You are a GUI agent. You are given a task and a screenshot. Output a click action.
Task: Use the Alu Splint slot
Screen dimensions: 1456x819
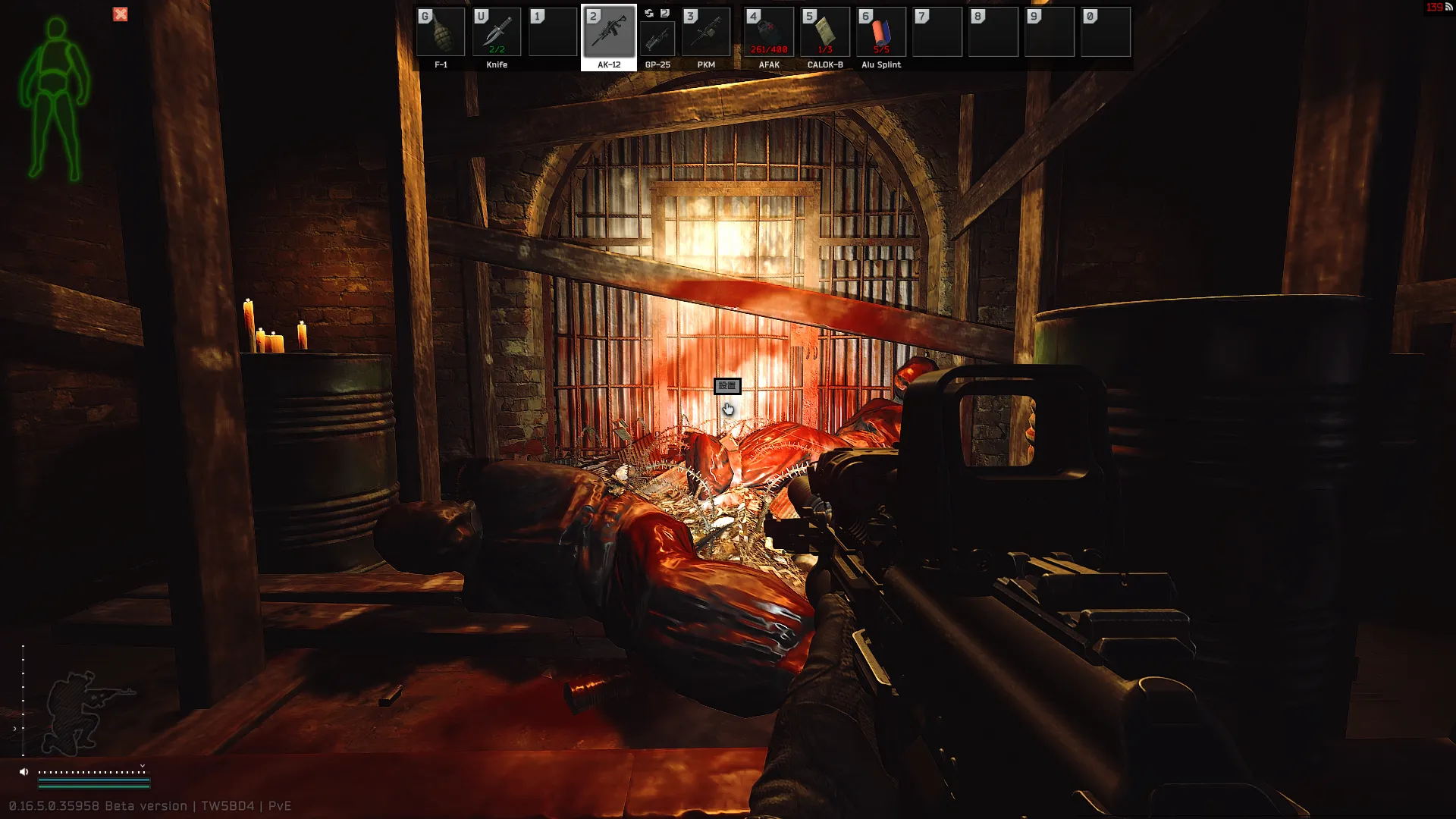pyautogui.click(x=881, y=33)
